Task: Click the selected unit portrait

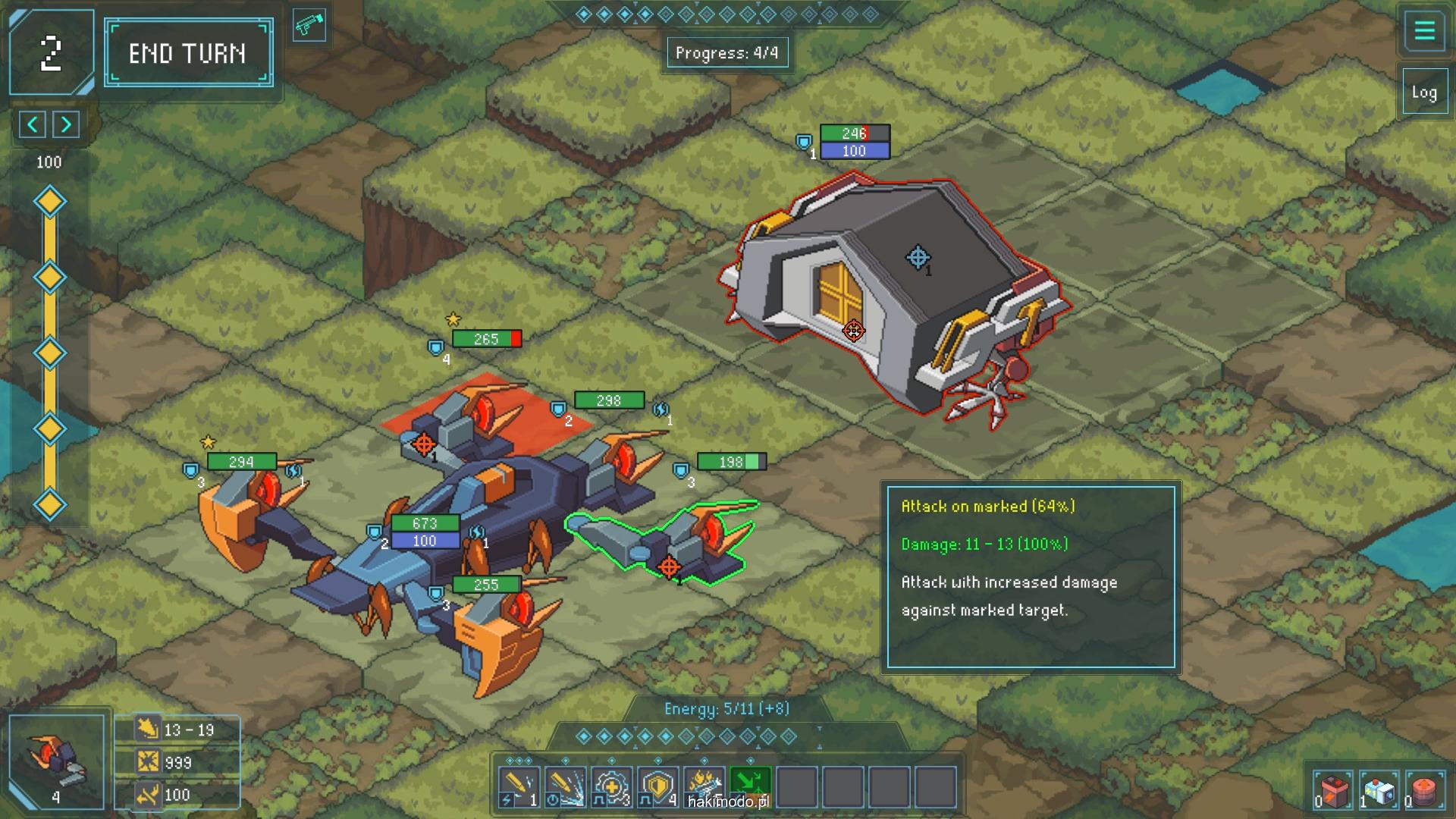Action: click(57, 761)
